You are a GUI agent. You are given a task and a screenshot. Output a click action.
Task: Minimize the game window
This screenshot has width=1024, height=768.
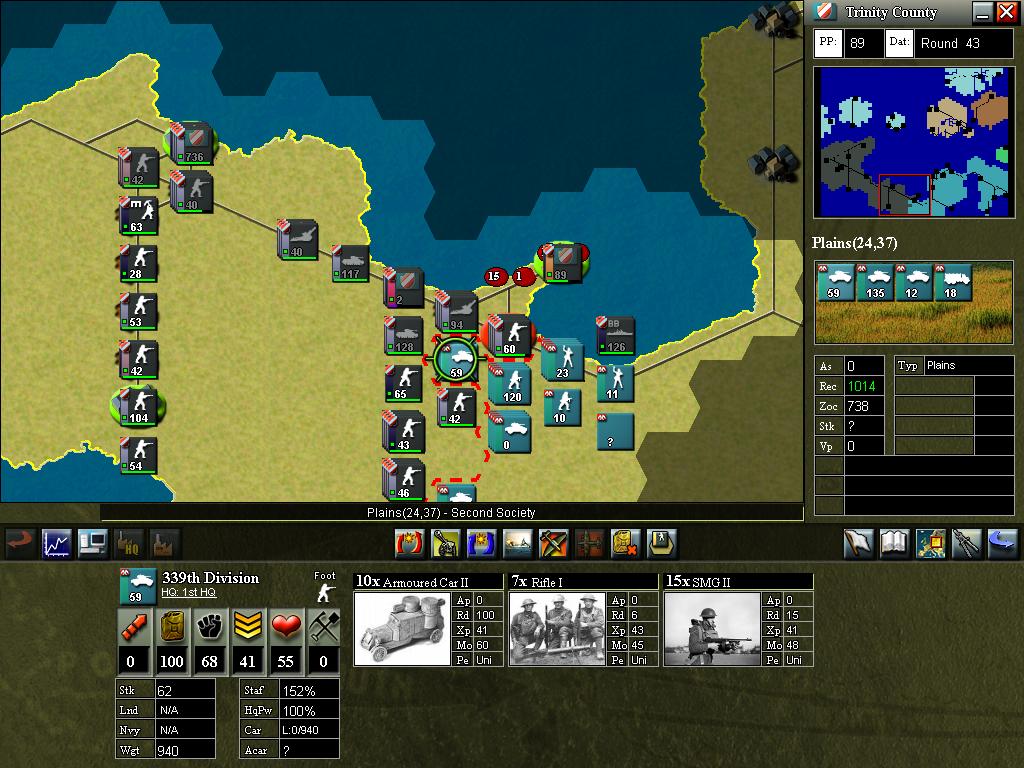click(x=982, y=12)
